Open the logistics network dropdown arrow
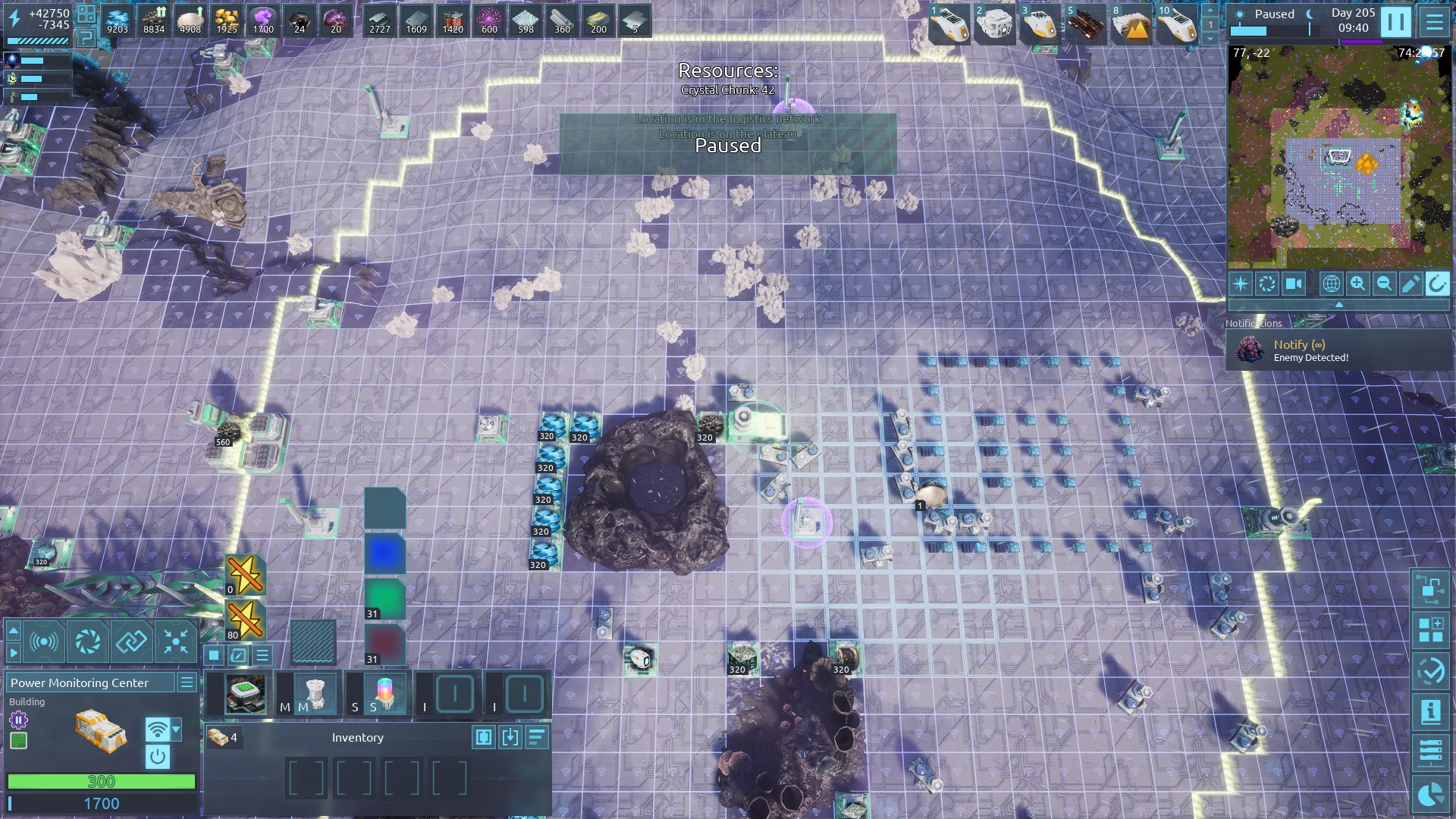 point(177,730)
